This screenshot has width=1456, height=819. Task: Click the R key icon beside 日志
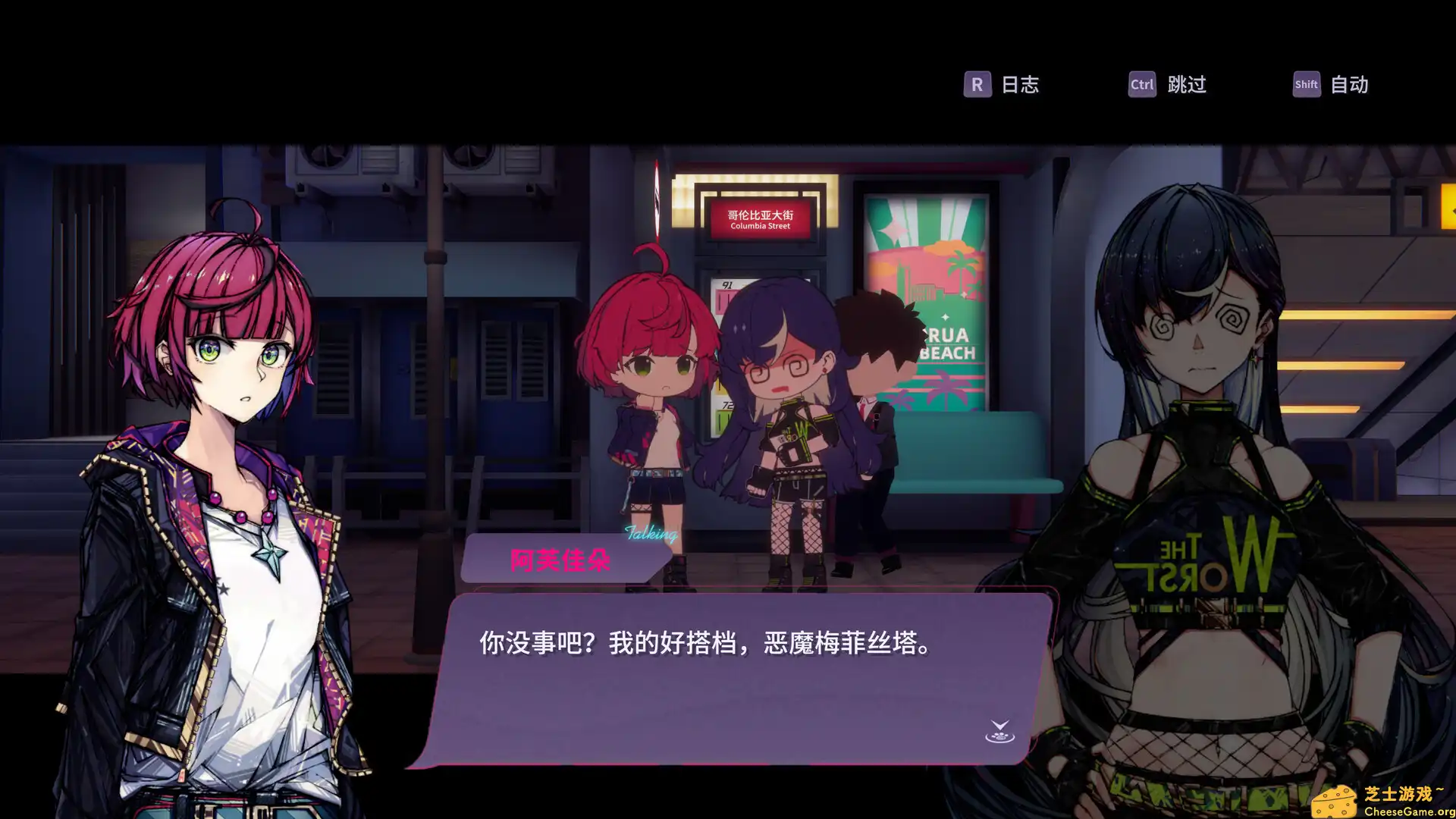click(977, 85)
